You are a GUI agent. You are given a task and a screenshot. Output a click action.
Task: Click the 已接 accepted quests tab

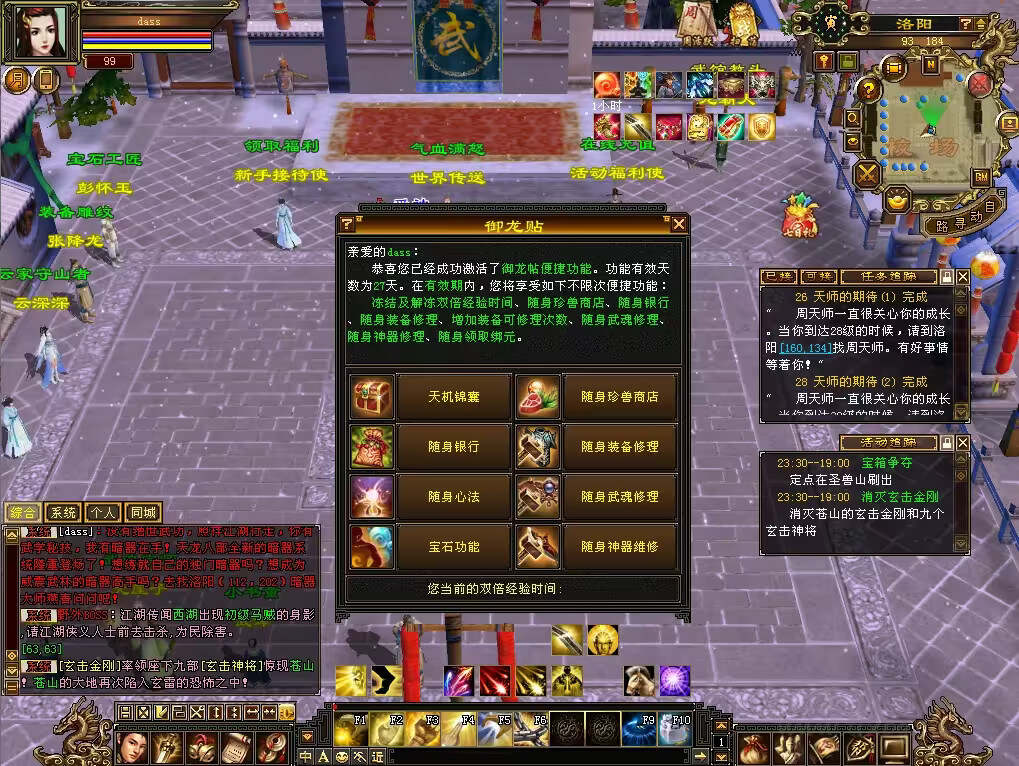(x=779, y=276)
